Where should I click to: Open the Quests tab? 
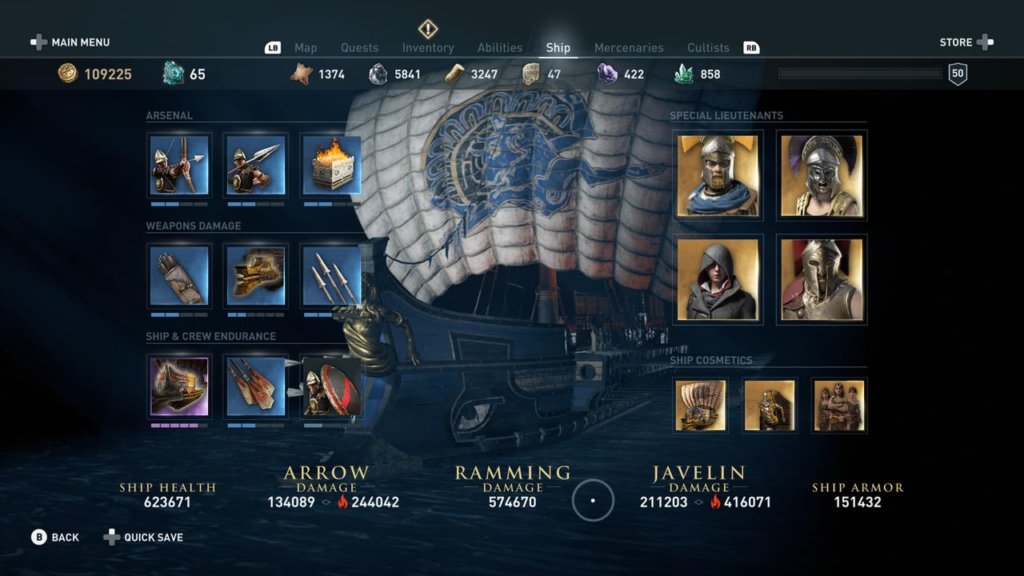tap(359, 48)
